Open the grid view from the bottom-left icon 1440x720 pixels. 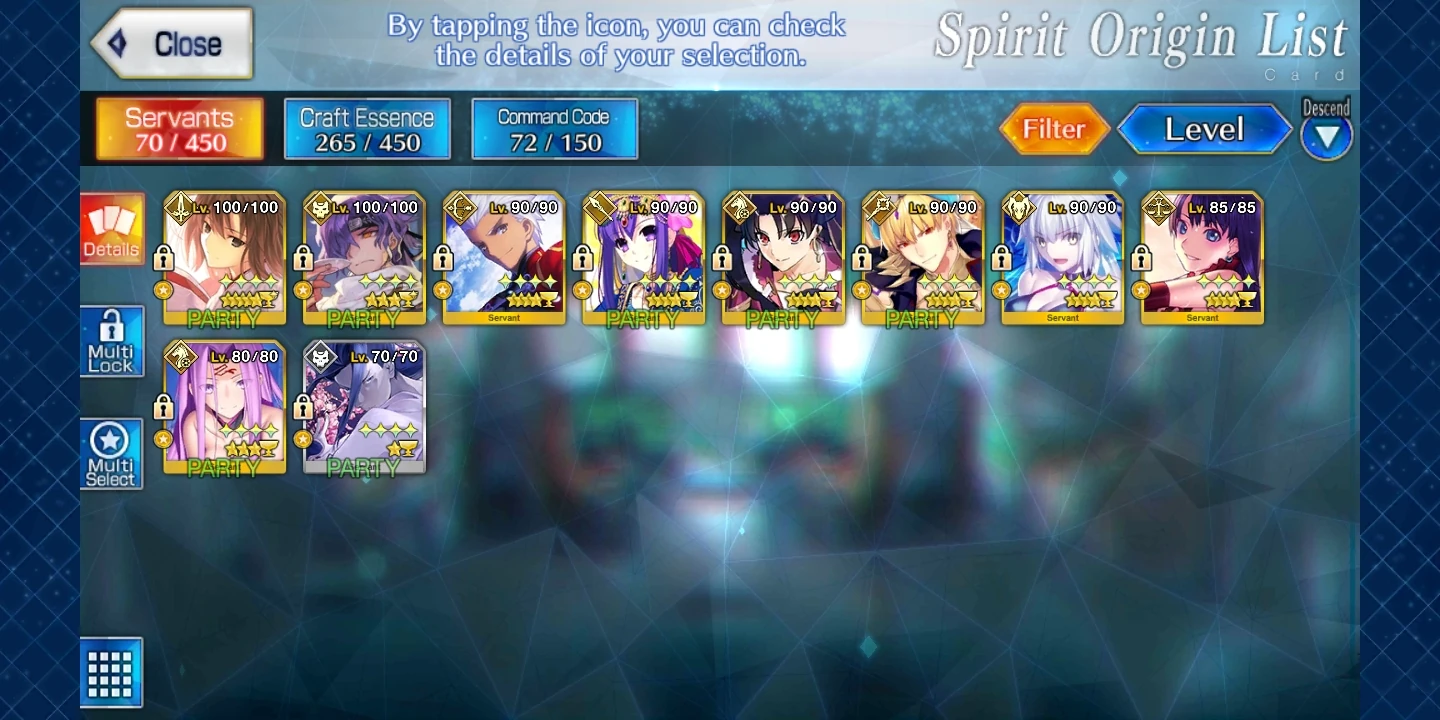click(112, 672)
